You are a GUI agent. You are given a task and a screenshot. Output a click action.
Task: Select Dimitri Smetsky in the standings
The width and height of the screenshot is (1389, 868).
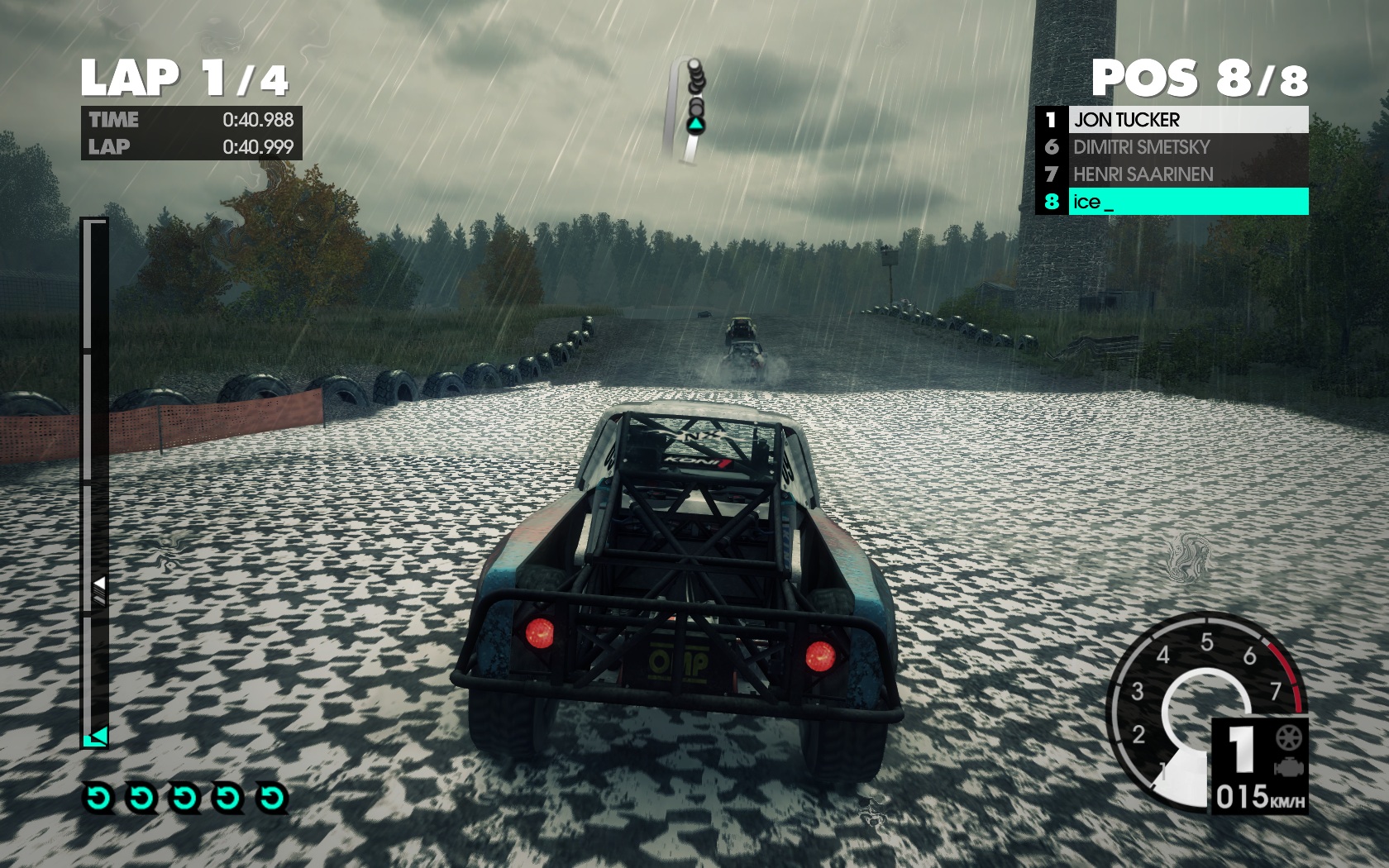point(1172,147)
